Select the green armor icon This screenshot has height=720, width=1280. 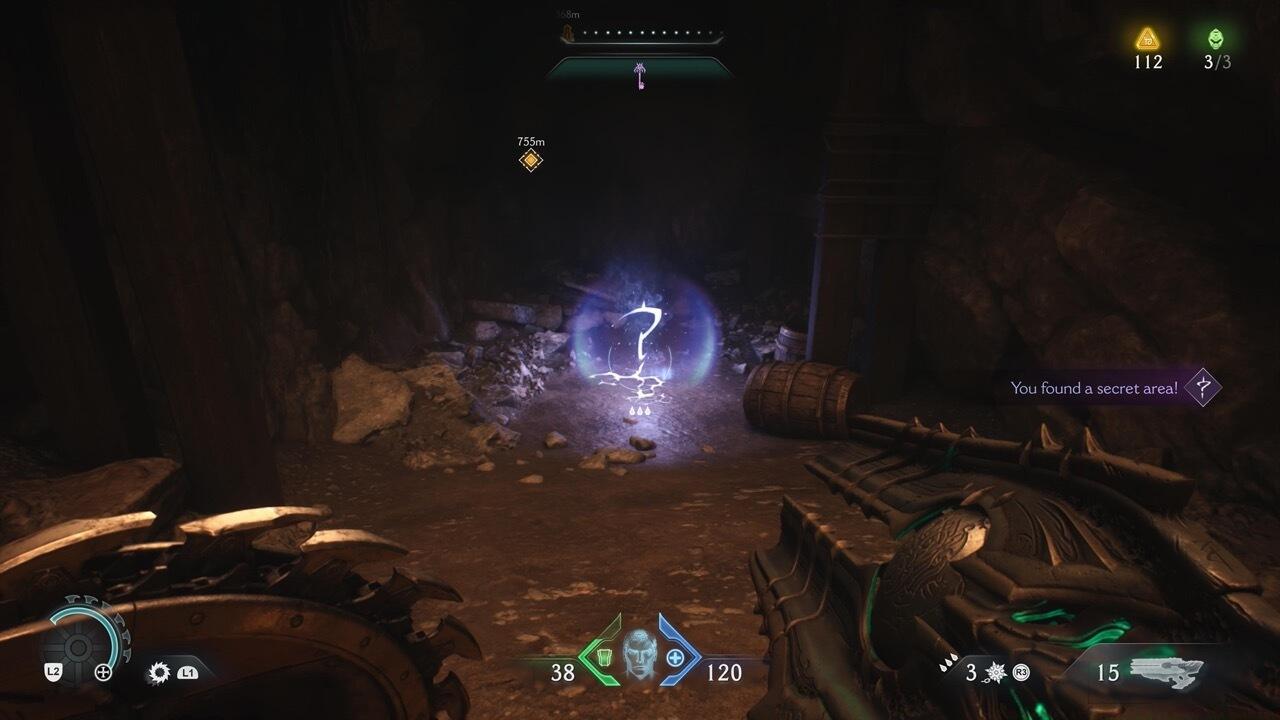604,657
